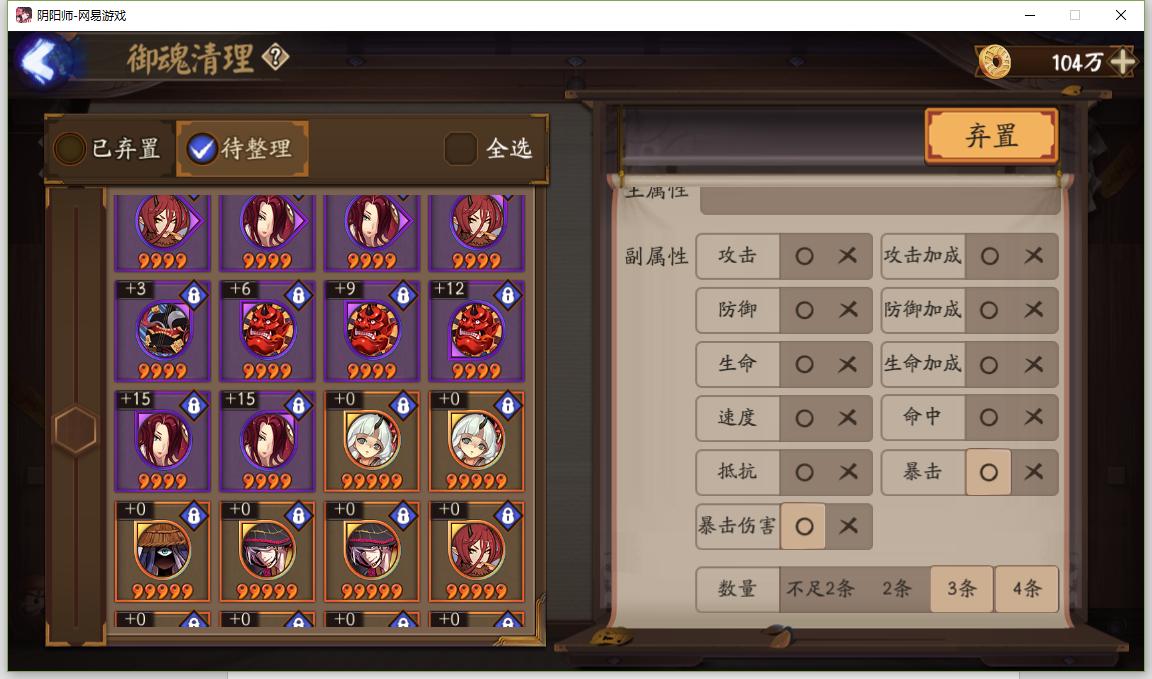Viewport: 1152px width, 679px height.
Task: Add gold with the plus button
Action: (1123, 62)
